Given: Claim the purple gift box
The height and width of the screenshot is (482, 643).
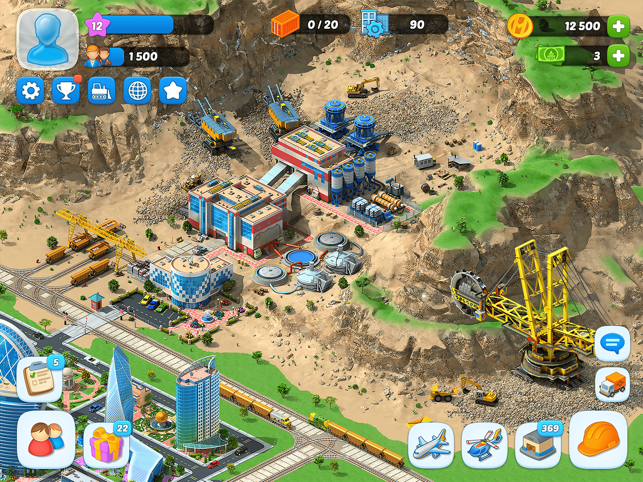Looking at the screenshot, I should tap(106, 443).
